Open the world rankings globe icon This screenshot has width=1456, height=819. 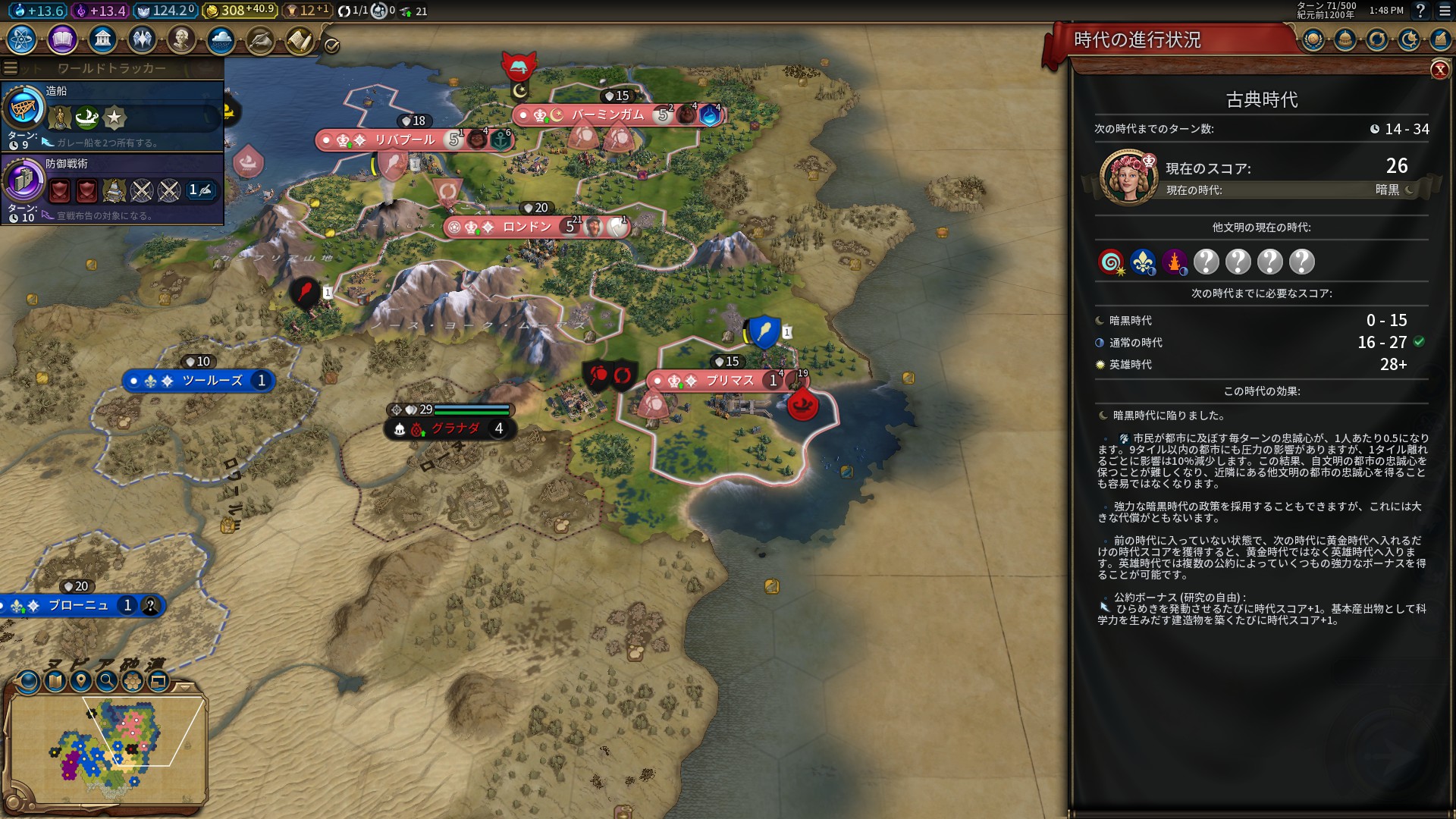(1313, 39)
